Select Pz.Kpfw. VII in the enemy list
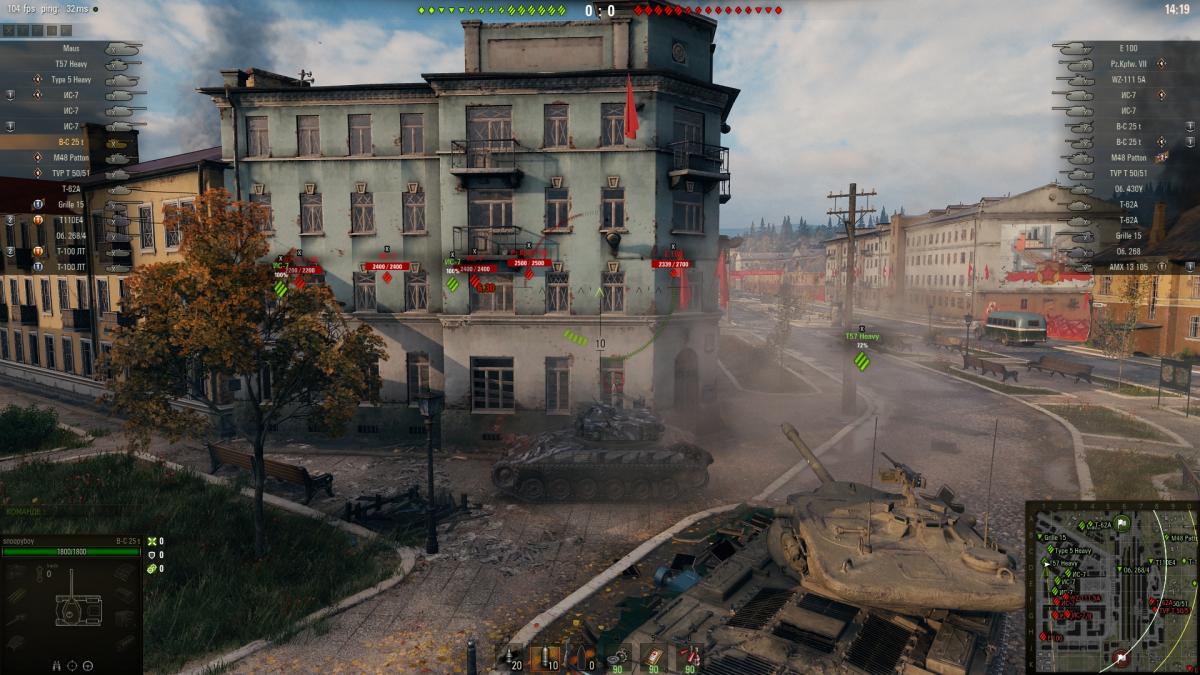The image size is (1200, 675). tap(1128, 64)
